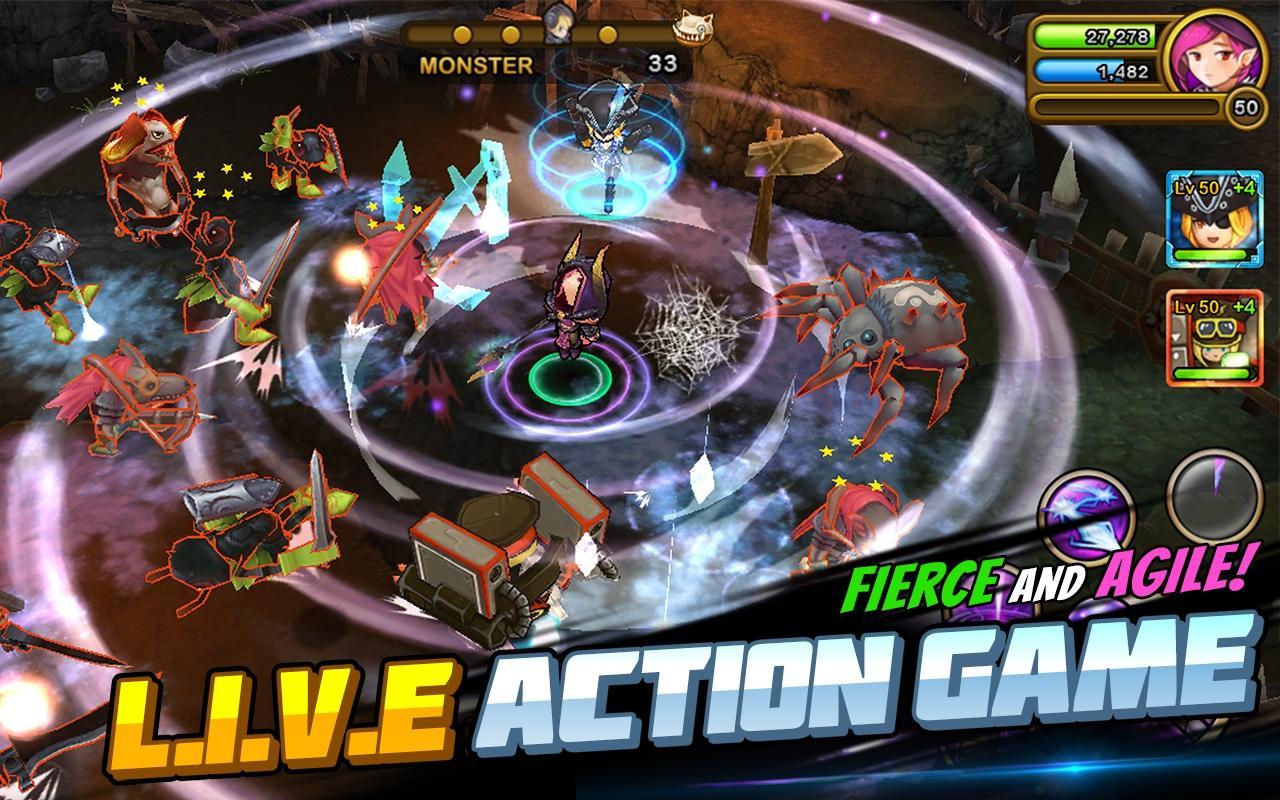The width and height of the screenshot is (1280, 800).
Task: Select the MONSTER label
Action: (478, 63)
